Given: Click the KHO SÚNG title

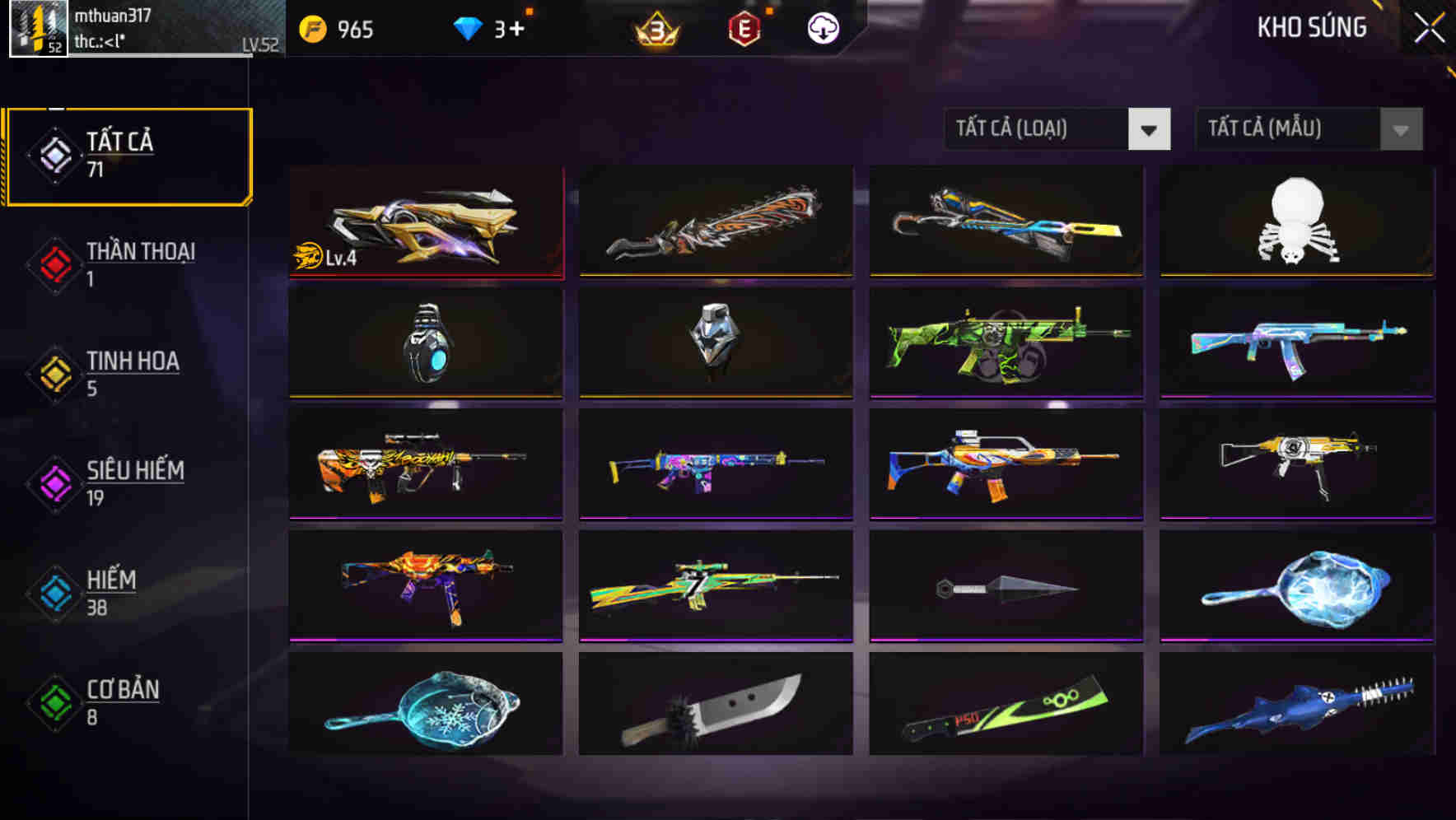Looking at the screenshot, I should click(1311, 27).
